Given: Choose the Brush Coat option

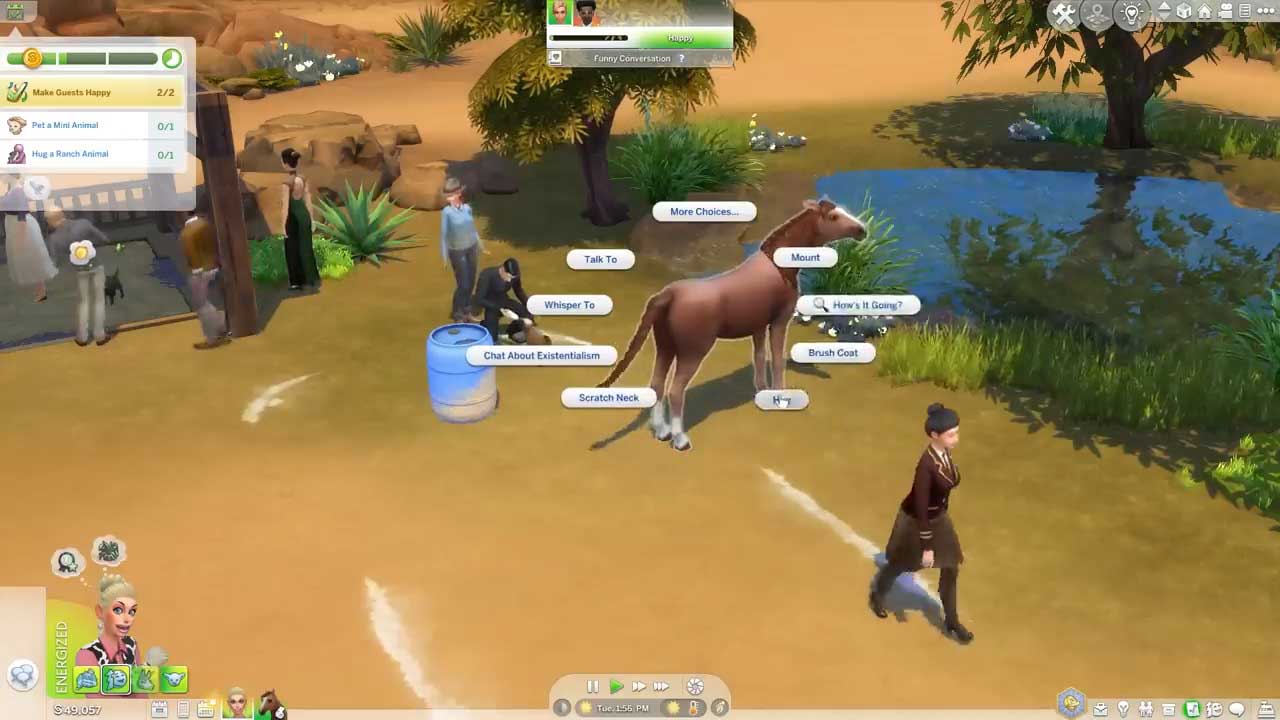Looking at the screenshot, I should [832, 353].
